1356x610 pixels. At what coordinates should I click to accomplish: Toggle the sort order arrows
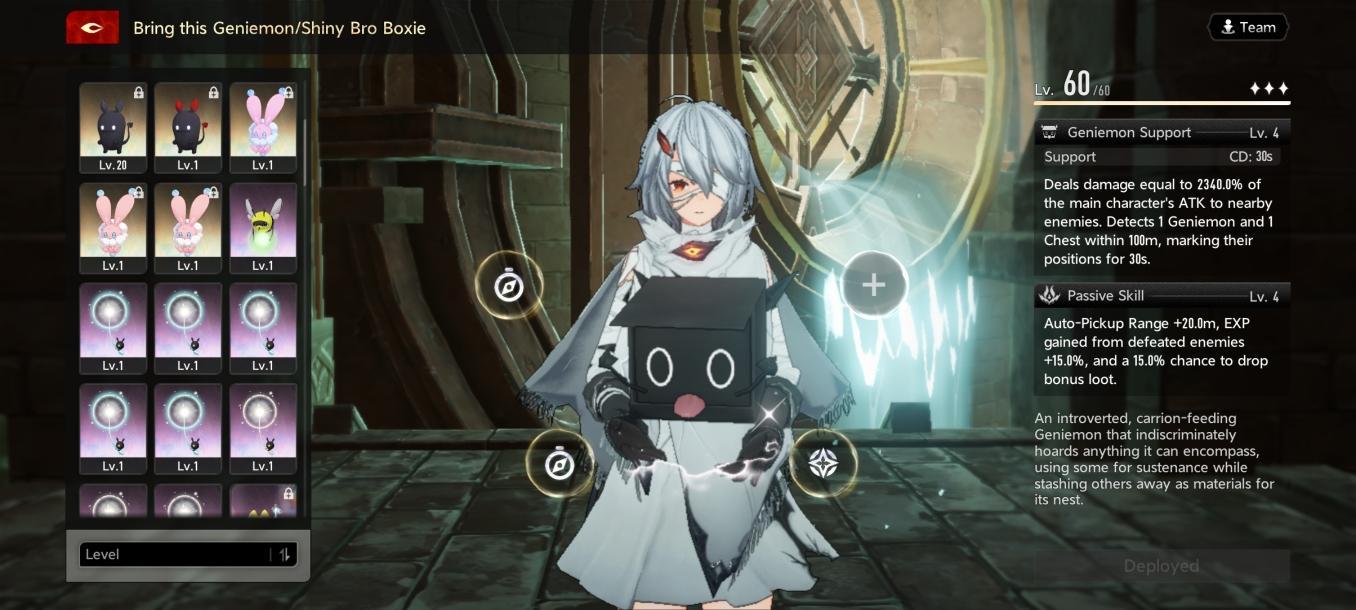click(285, 555)
